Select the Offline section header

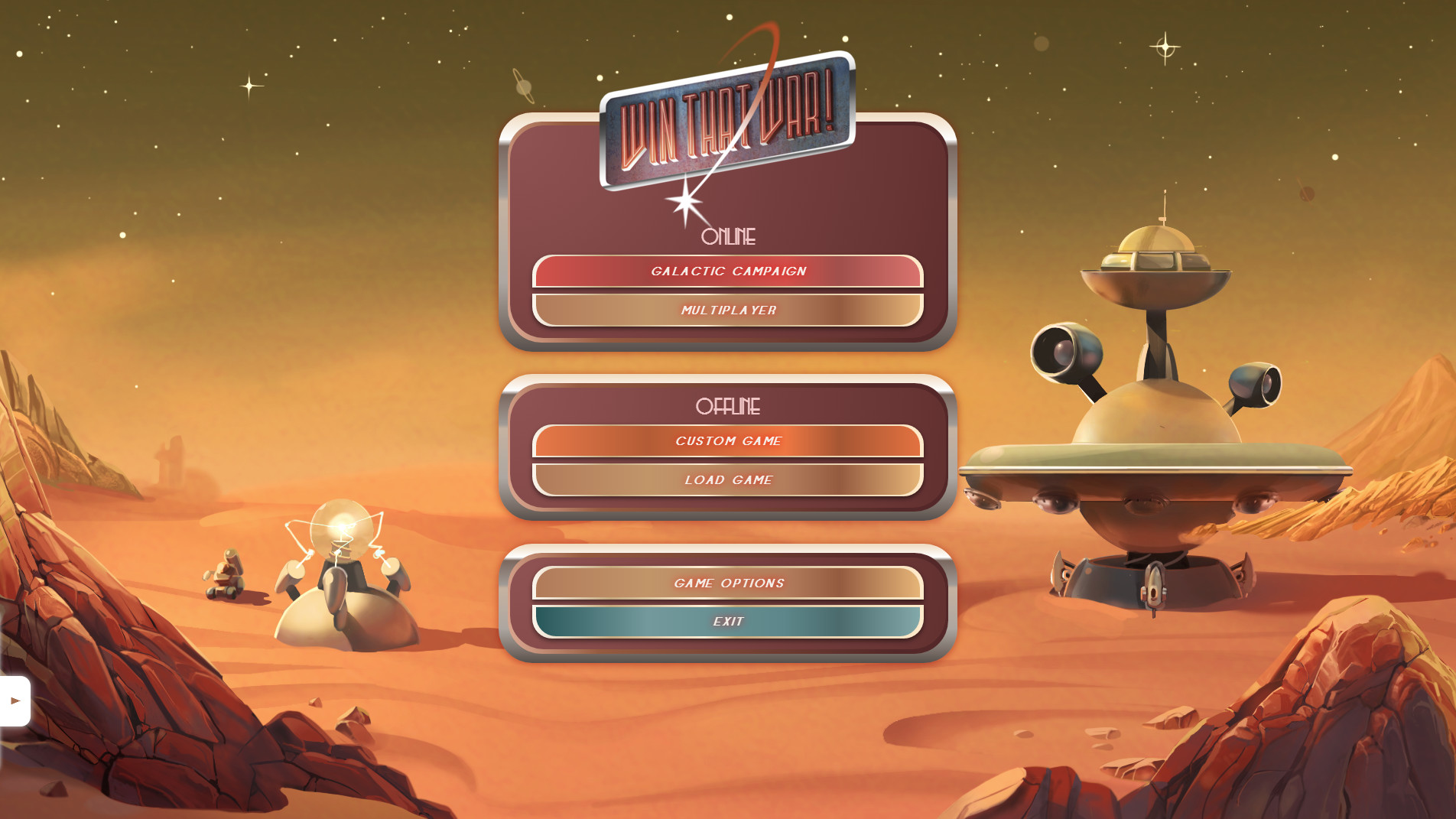(x=728, y=407)
